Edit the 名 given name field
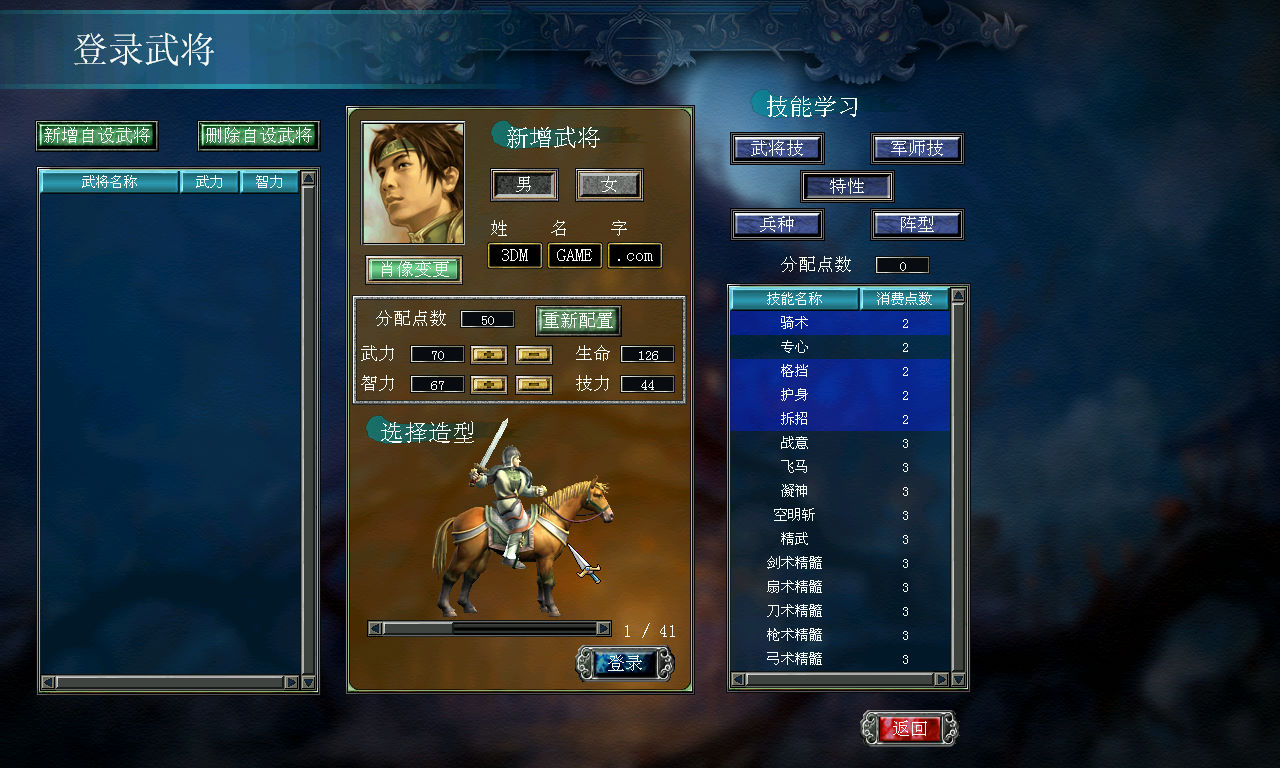 (x=574, y=256)
